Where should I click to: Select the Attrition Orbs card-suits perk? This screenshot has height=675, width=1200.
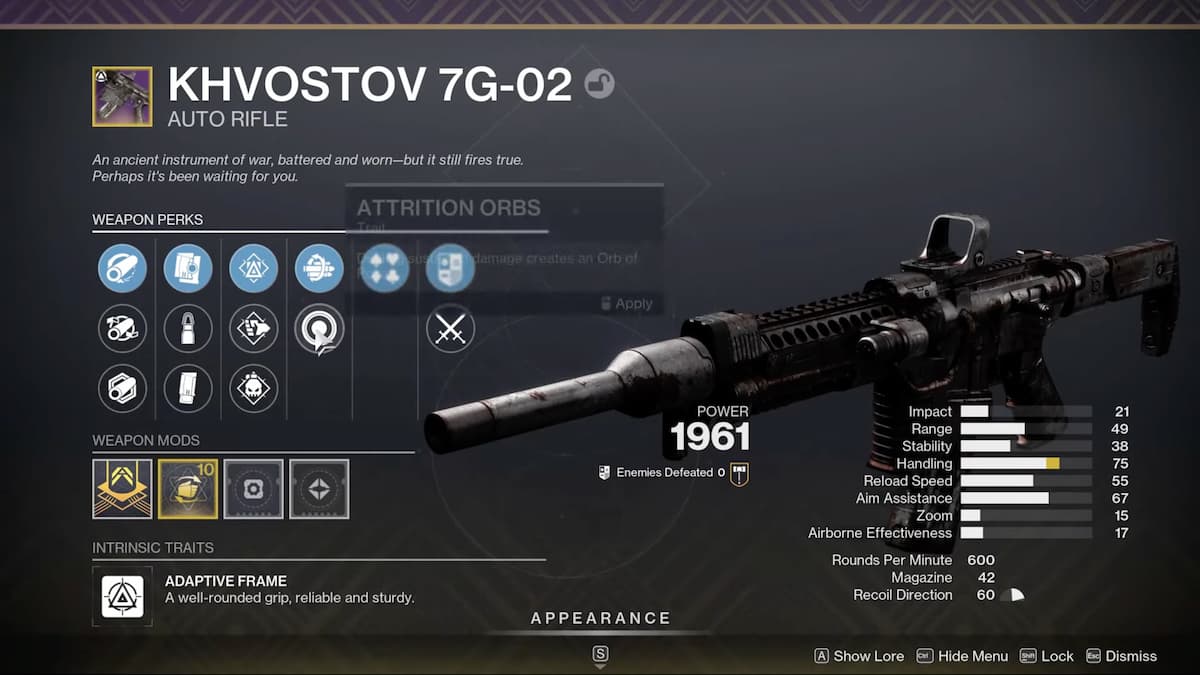(x=385, y=268)
